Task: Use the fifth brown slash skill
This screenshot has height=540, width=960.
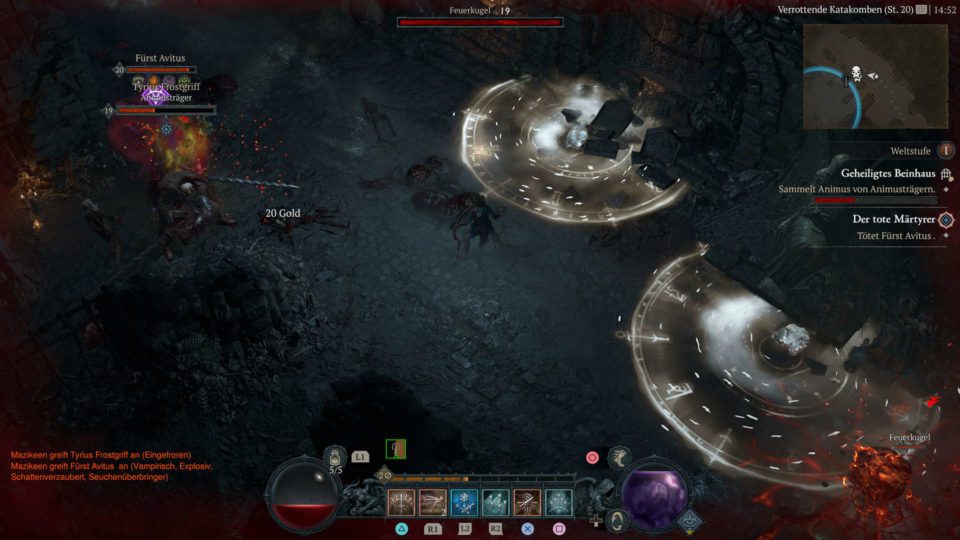Action: [527, 502]
